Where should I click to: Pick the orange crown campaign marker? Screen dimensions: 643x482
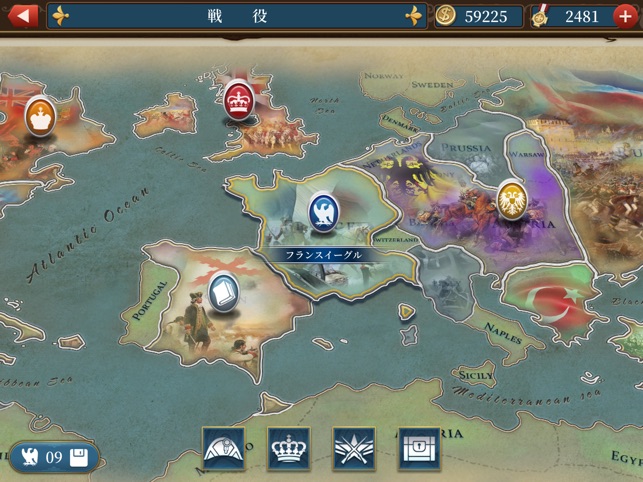click(x=40, y=114)
